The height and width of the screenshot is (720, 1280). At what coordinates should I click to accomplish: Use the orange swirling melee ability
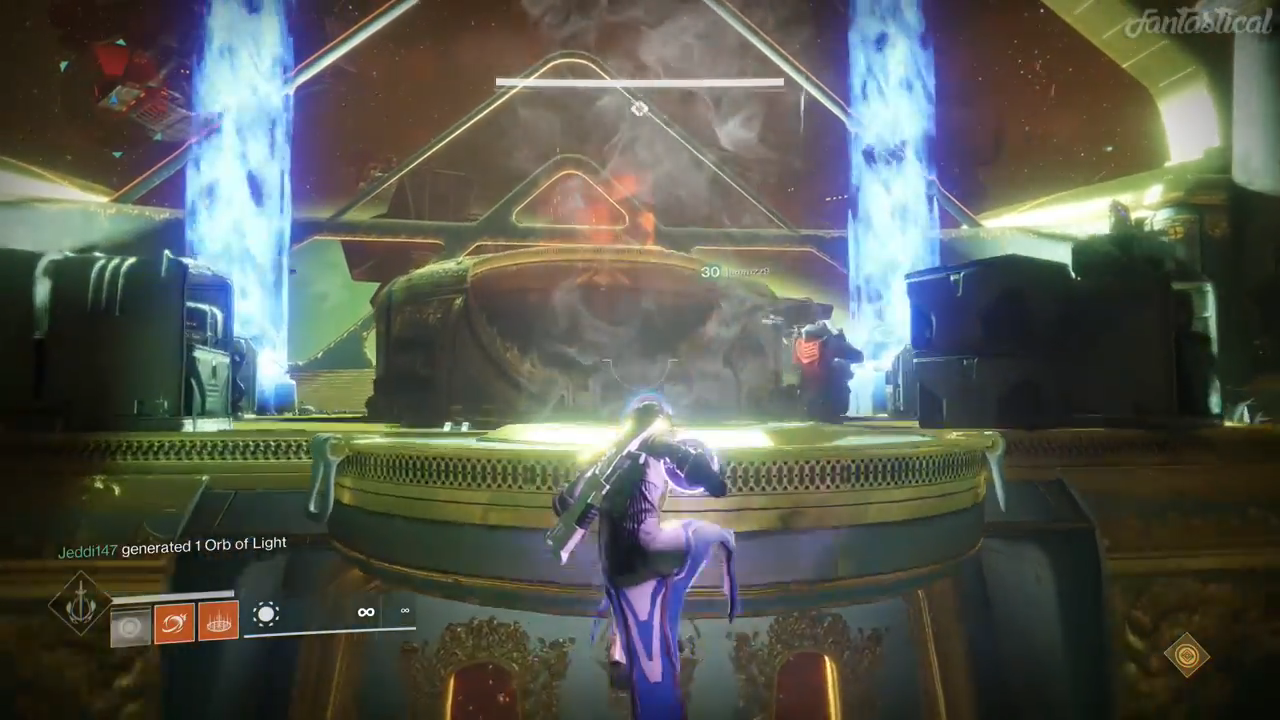click(x=174, y=623)
